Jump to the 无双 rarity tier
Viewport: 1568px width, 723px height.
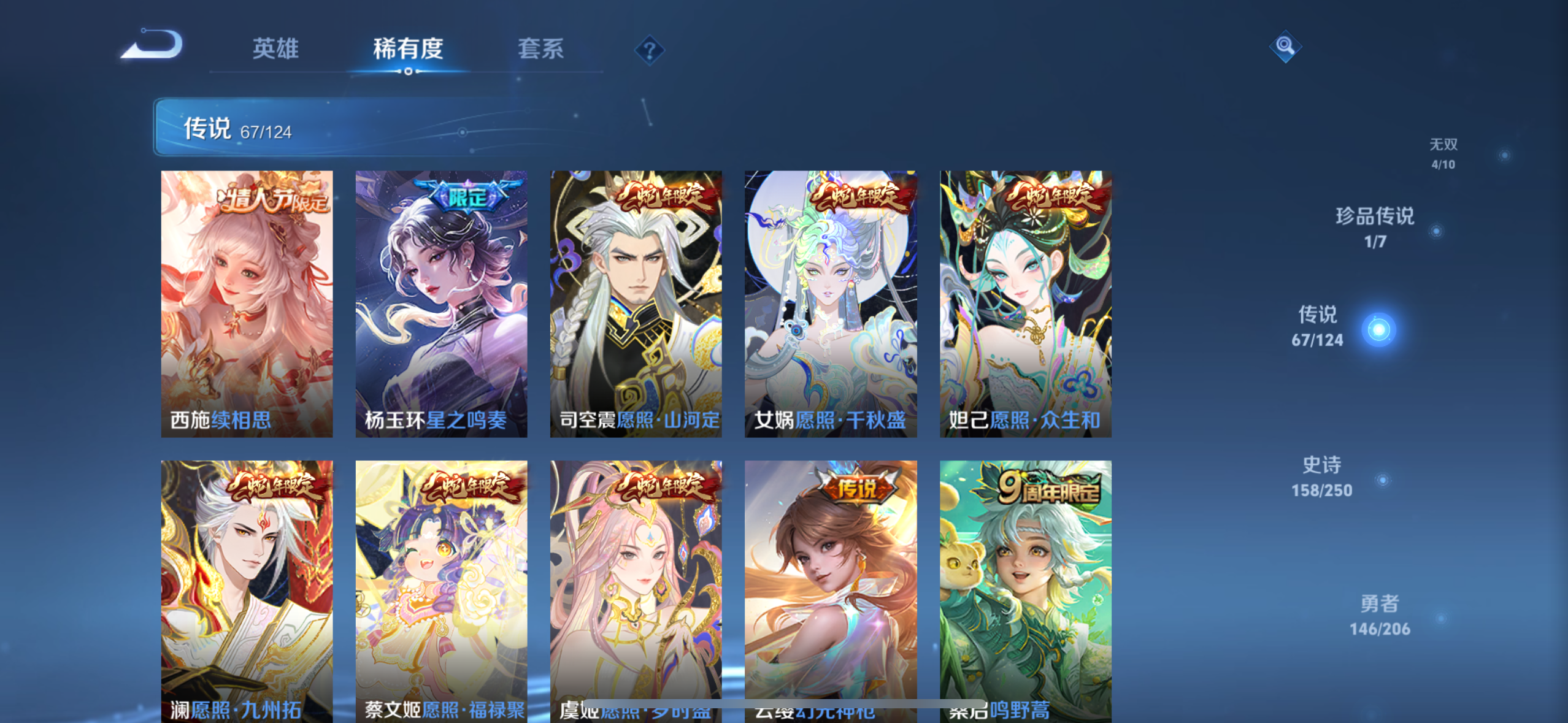[1443, 153]
